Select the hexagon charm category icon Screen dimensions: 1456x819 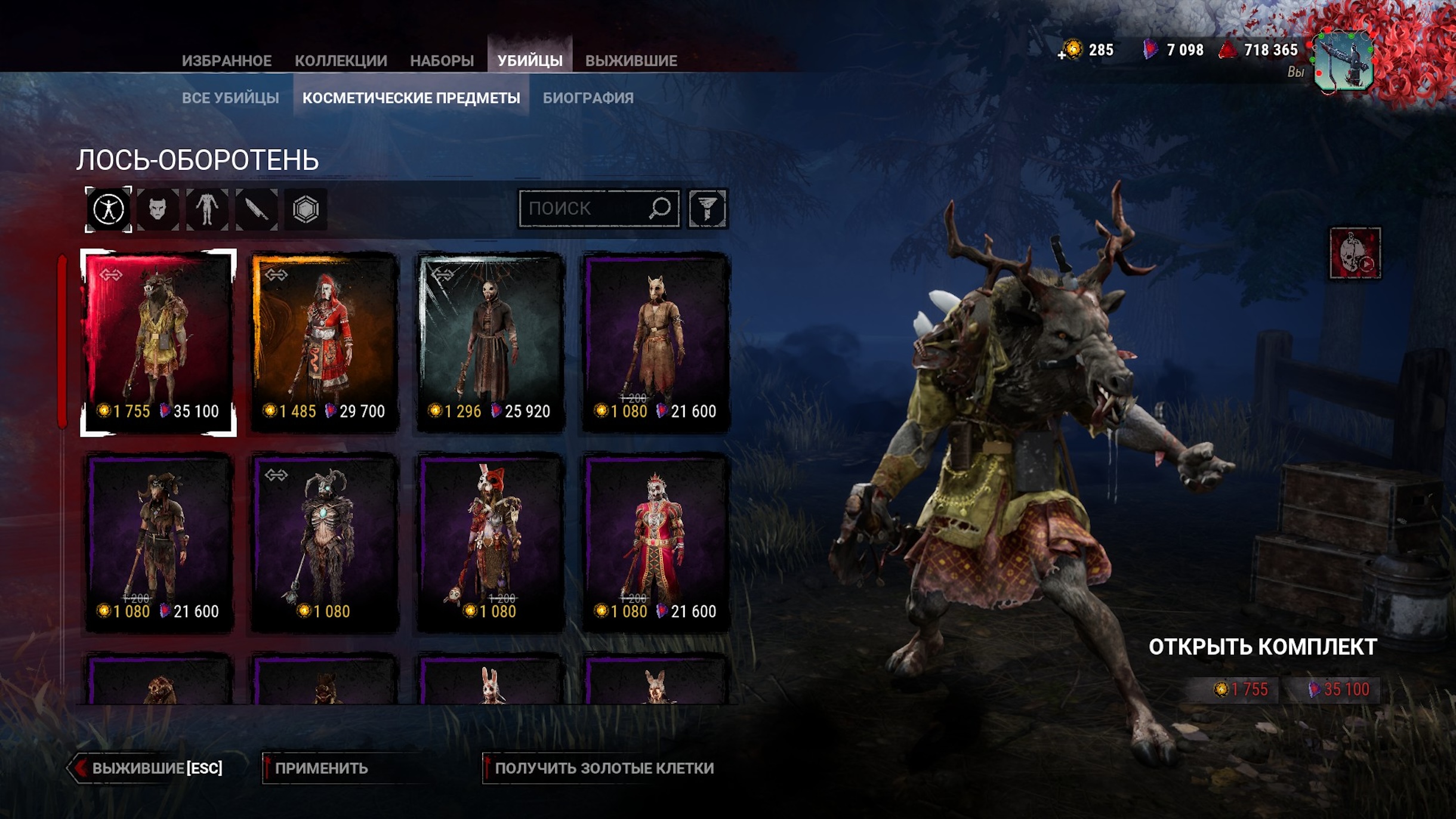[306, 209]
